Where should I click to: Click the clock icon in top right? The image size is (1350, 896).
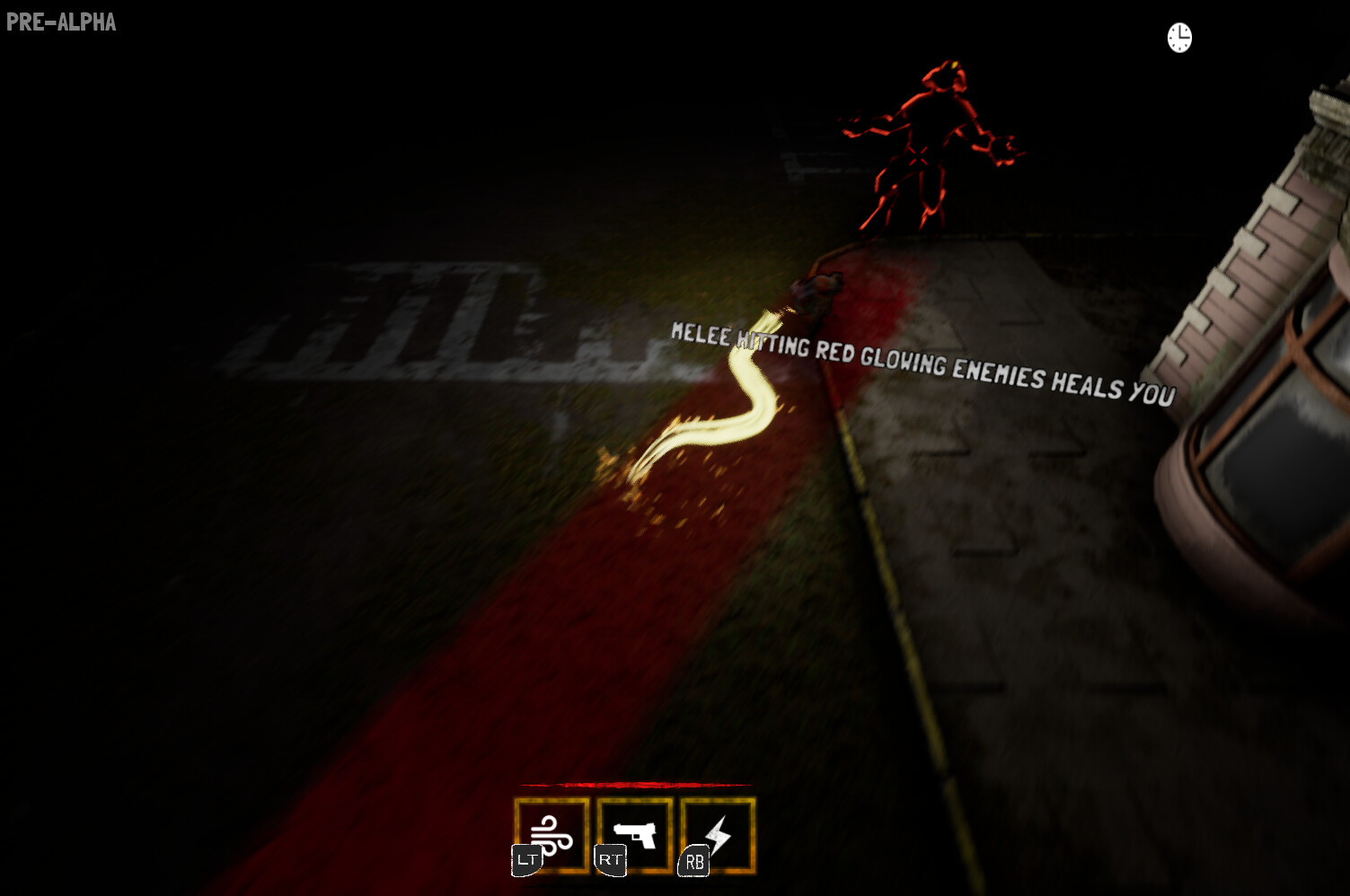(x=1179, y=38)
